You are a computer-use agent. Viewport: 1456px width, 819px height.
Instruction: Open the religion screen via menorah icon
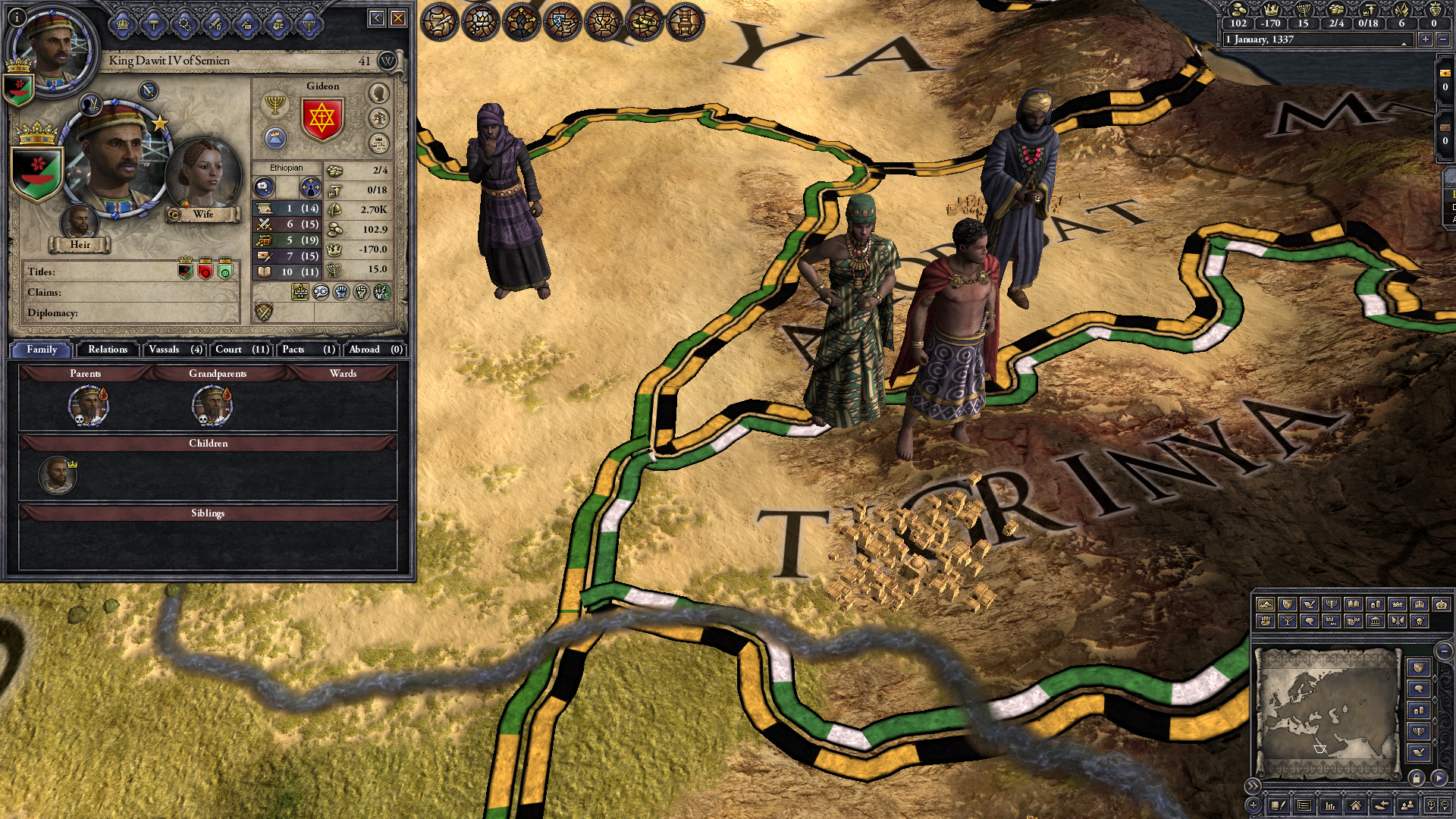(x=309, y=24)
